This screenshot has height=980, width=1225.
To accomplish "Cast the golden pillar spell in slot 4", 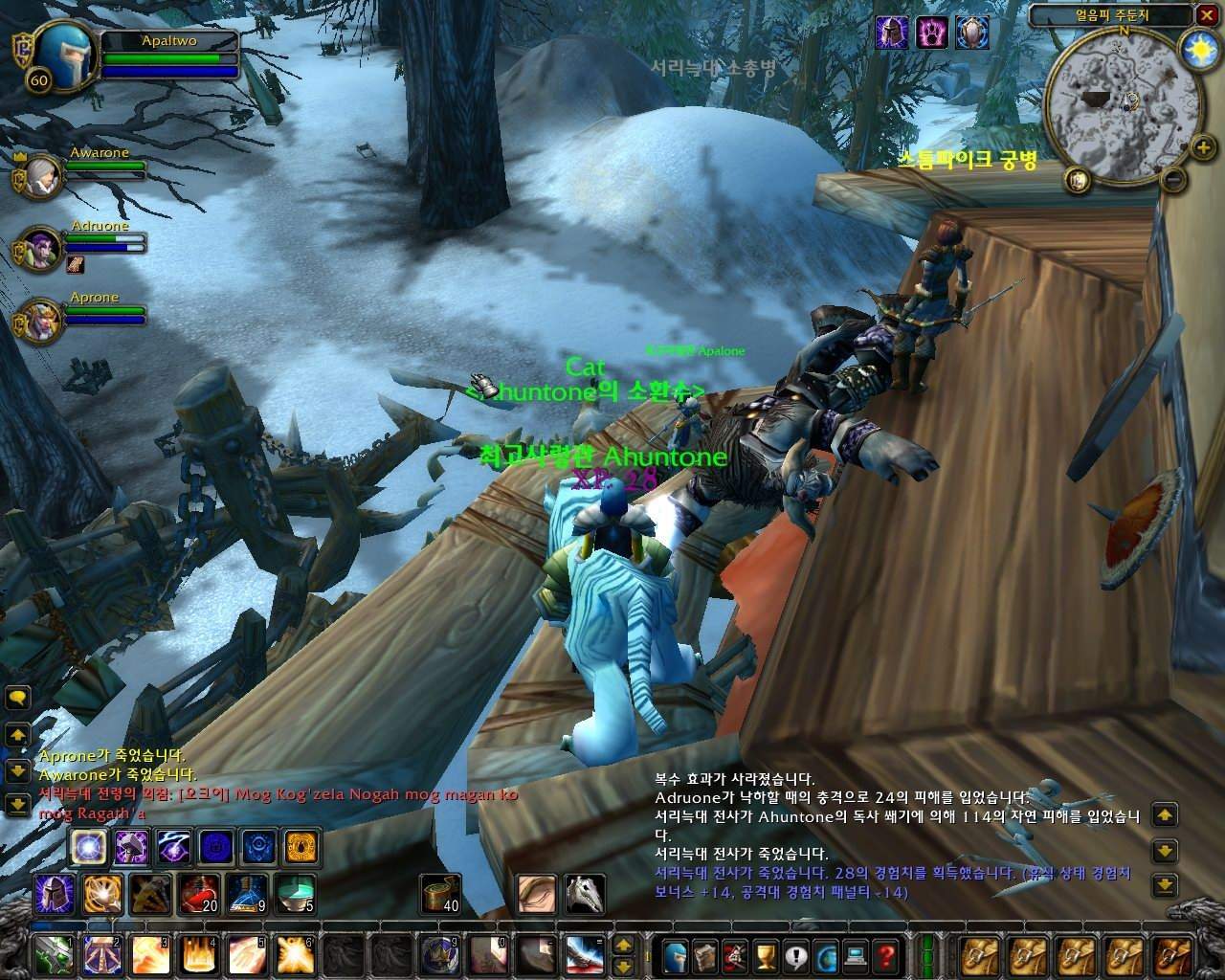I will tap(197, 954).
